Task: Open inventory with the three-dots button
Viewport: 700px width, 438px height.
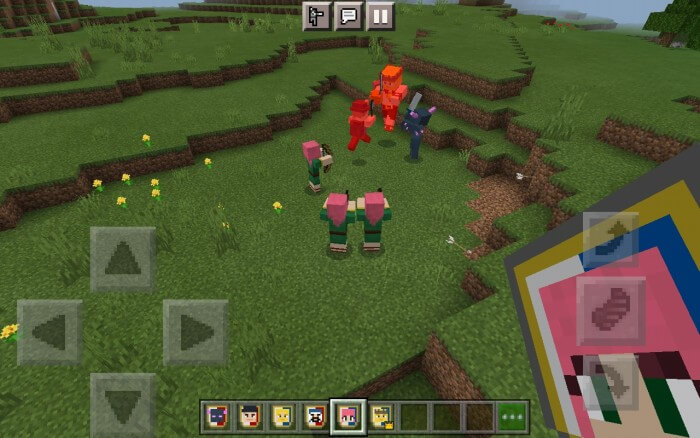Action: click(513, 417)
